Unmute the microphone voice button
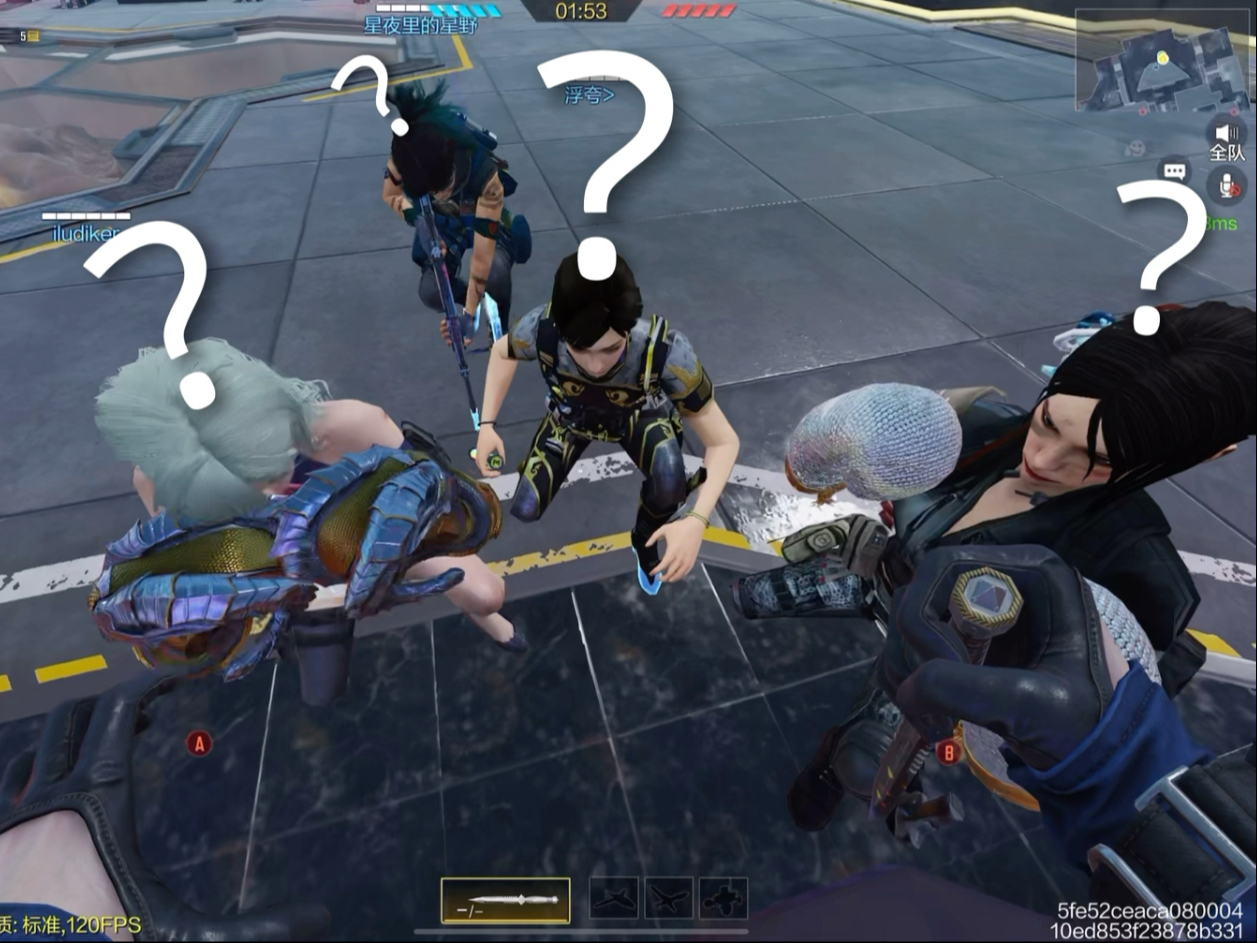 (x=1226, y=184)
